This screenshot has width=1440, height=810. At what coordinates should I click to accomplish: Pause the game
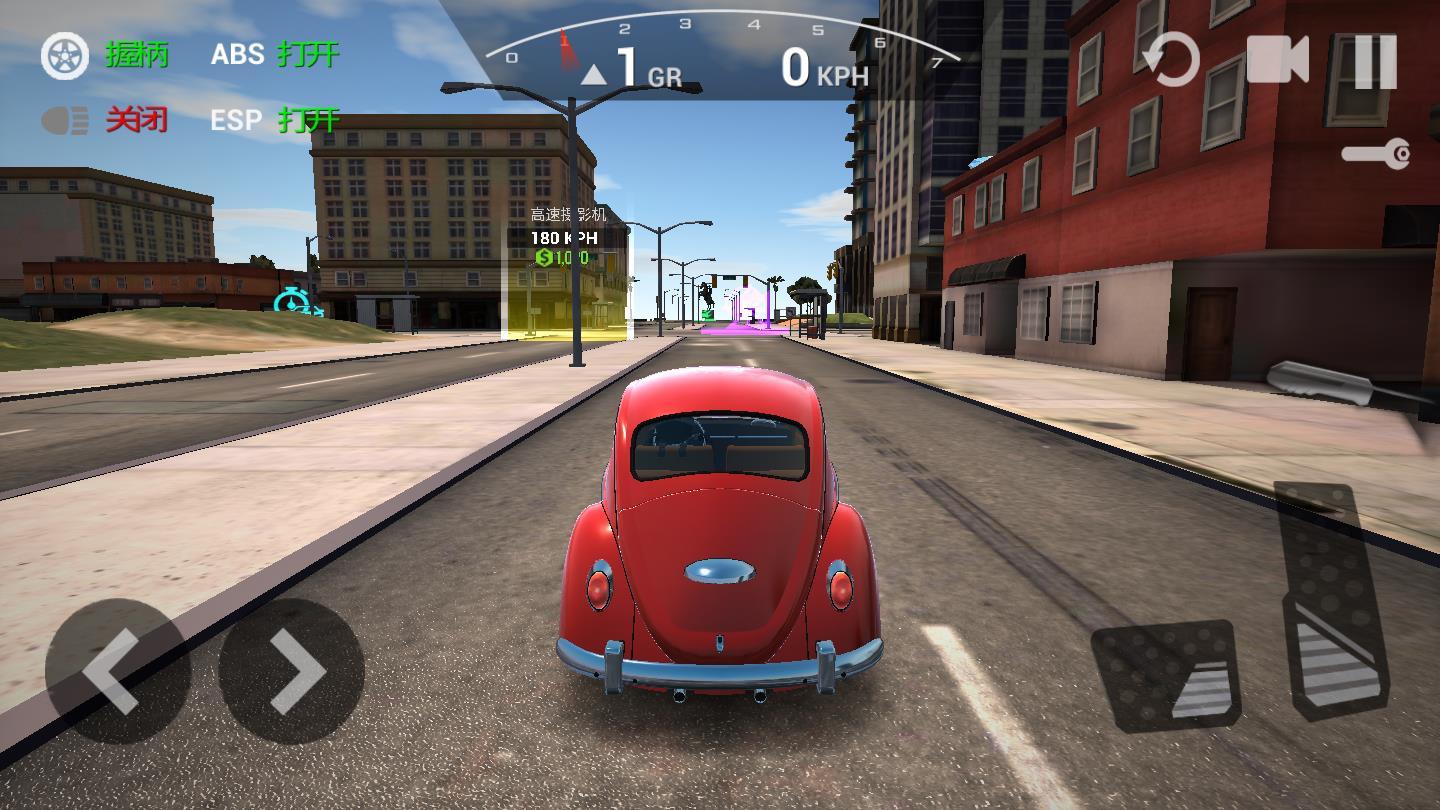[x=1375, y=60]
